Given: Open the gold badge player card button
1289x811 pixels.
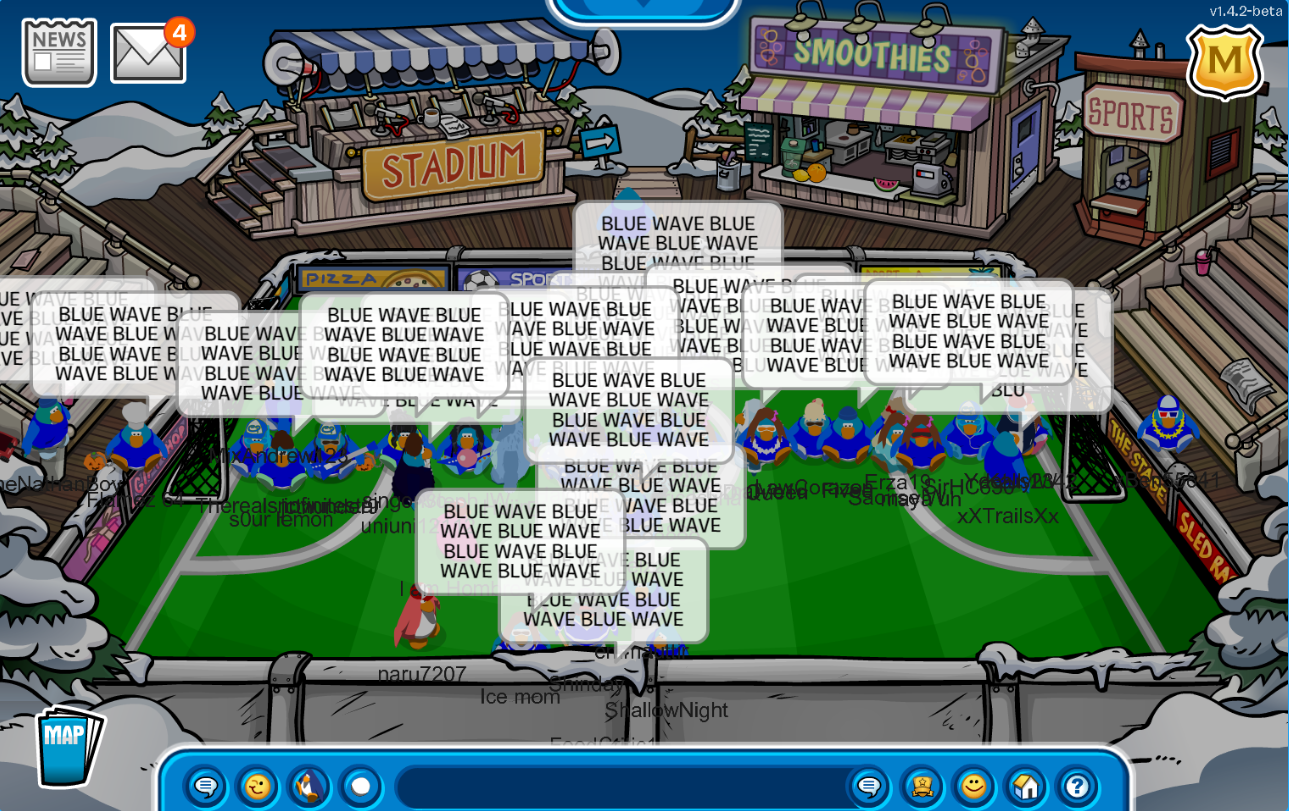Looking at the screenshot, I should [x=921, y=787].
